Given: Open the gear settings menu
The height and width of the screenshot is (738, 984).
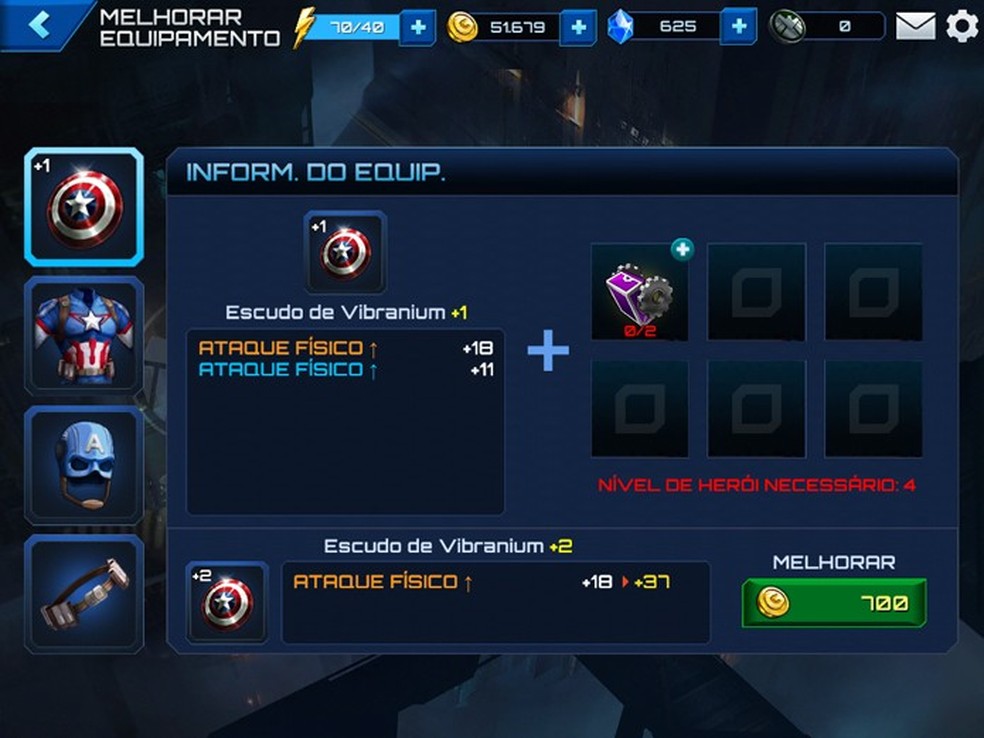Looking at the screenshot, I should tap(962, 26).
